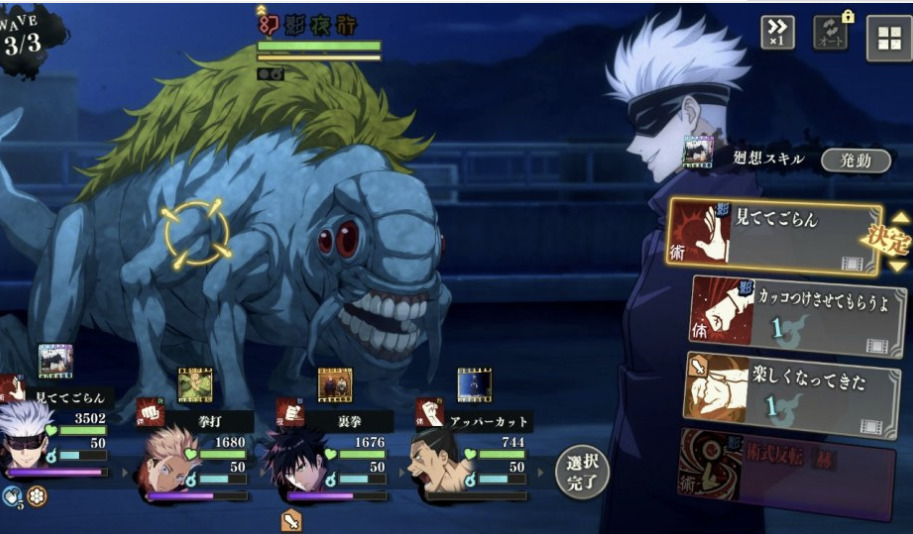This screenshot has width=913, height=534.
Task: Toggle the locked auto battle button
Action: [831, 33]
